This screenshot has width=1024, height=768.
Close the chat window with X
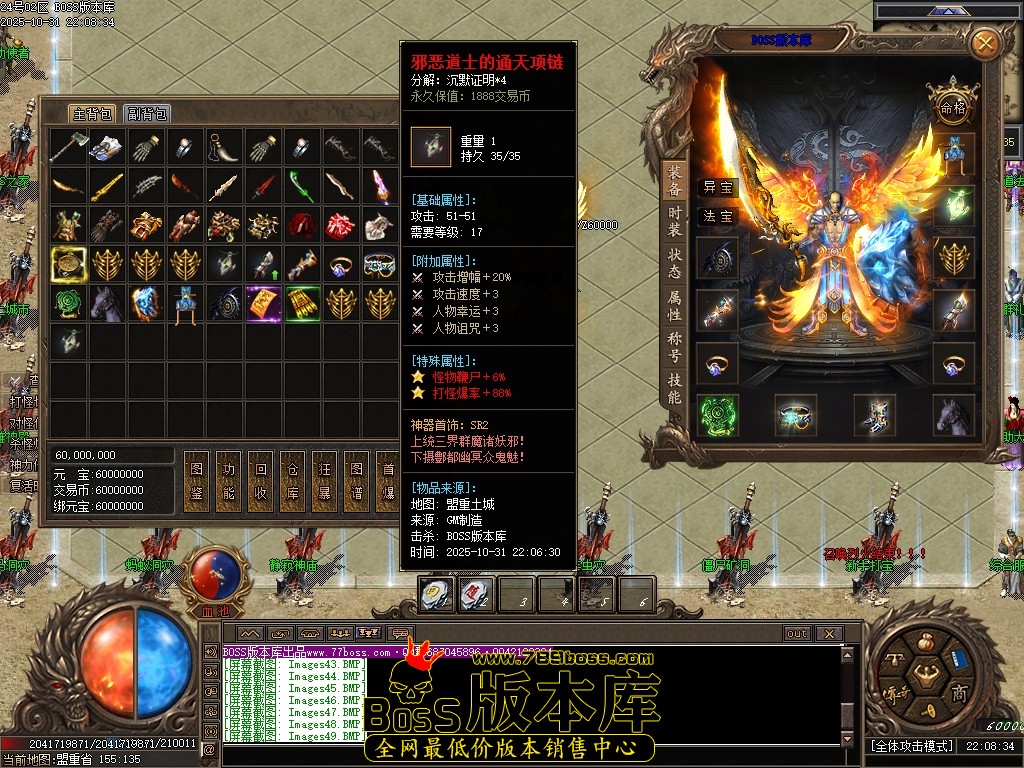pyautogui.click(x=828, y=633)
